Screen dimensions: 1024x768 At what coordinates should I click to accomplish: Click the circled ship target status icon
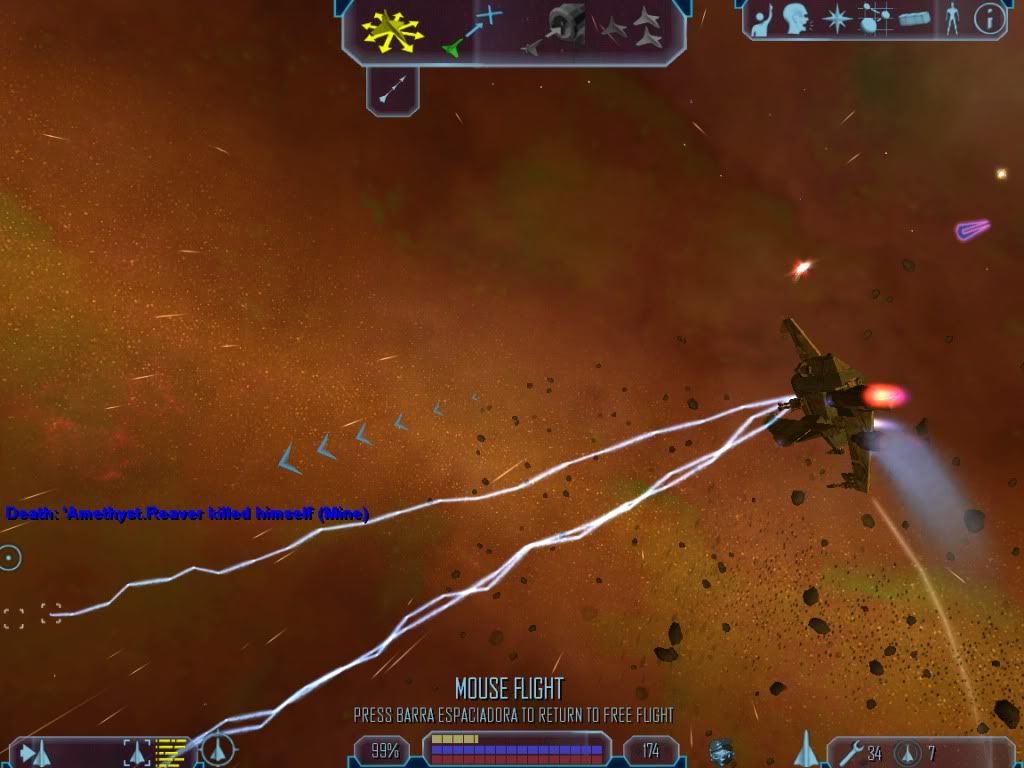click(x=218, y=749)
